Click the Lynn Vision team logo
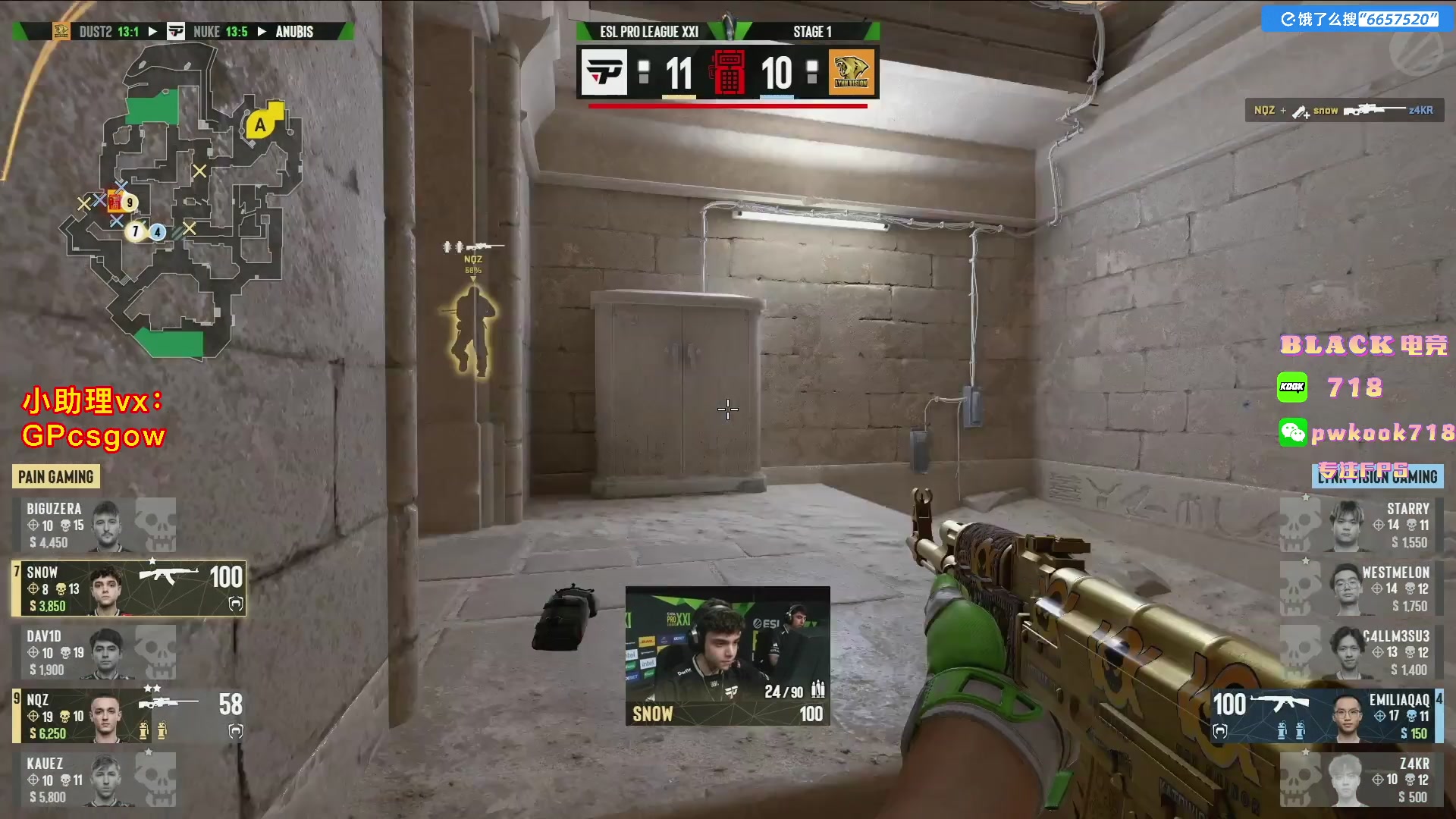The height and width of the screenshot is (819, 1456). point(851,73)
